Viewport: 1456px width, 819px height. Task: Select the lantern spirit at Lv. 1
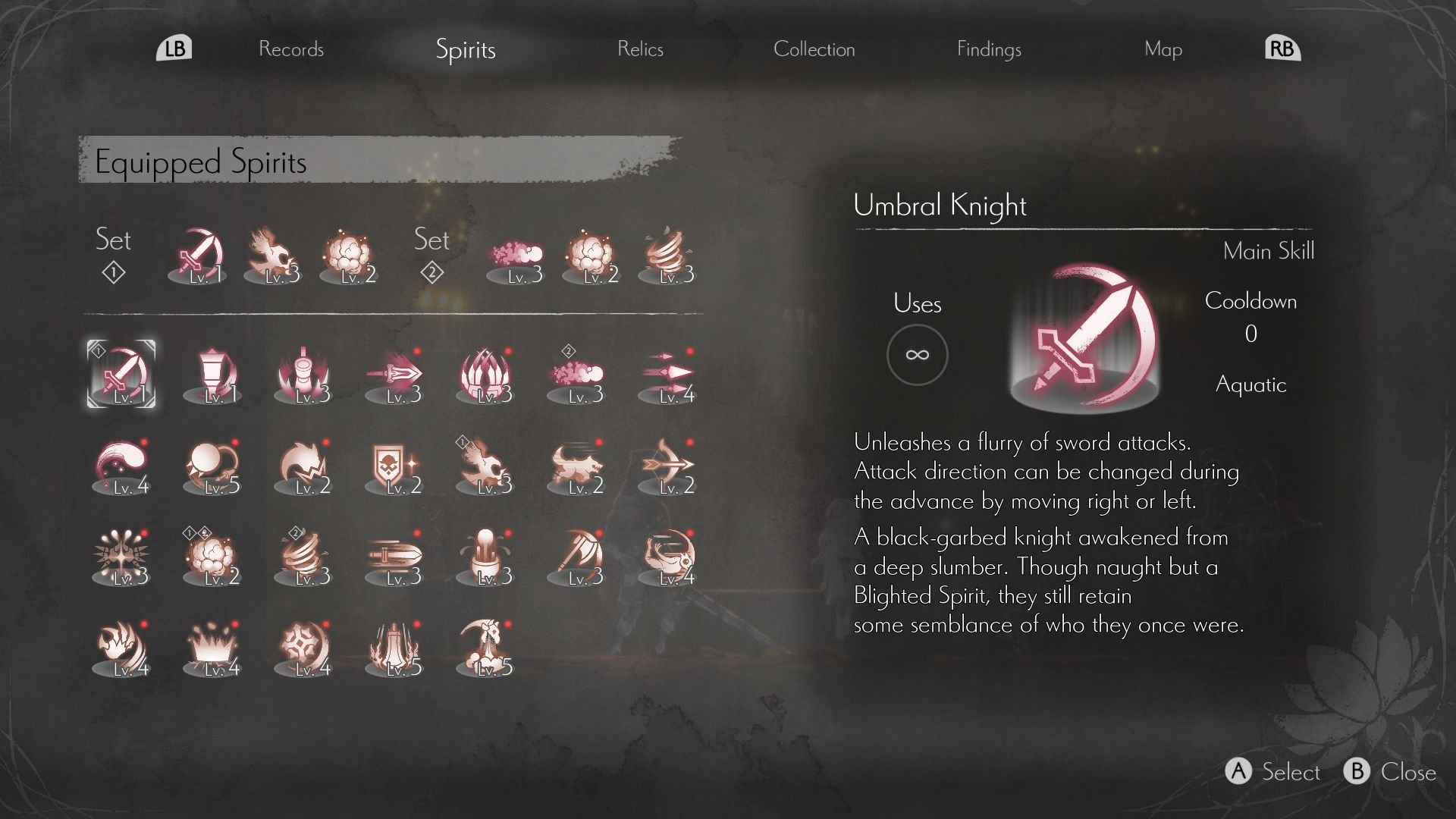click(212, 372)
